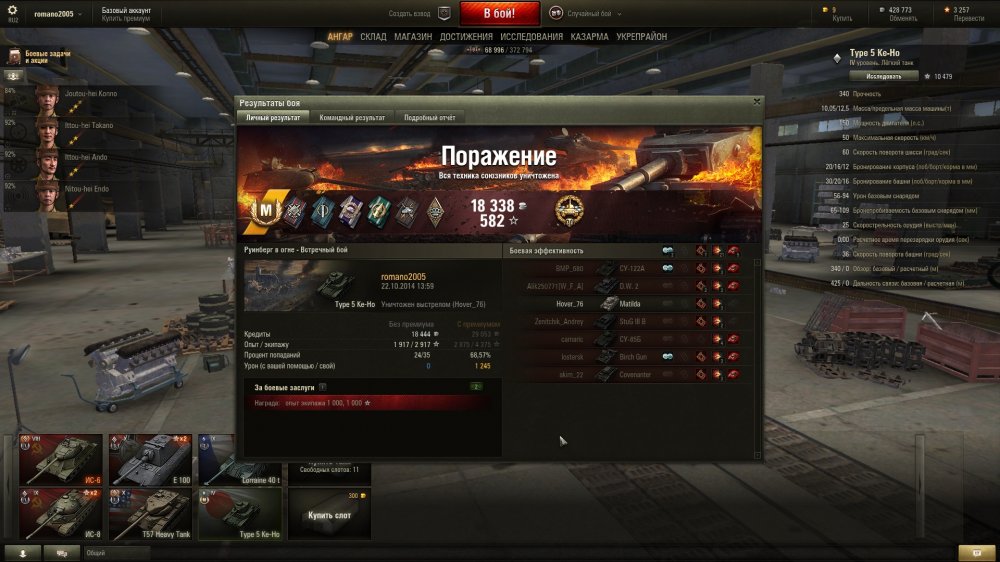
Task: Start a battle with the В бой! button
Action: point(499,14)
